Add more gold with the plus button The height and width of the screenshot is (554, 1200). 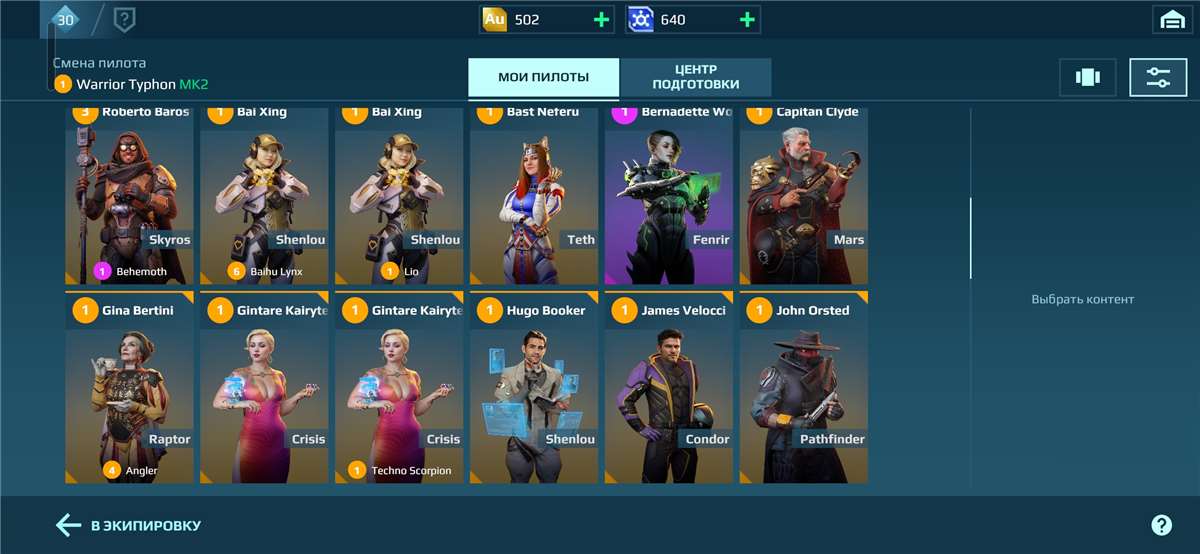[x=601, y=19]
